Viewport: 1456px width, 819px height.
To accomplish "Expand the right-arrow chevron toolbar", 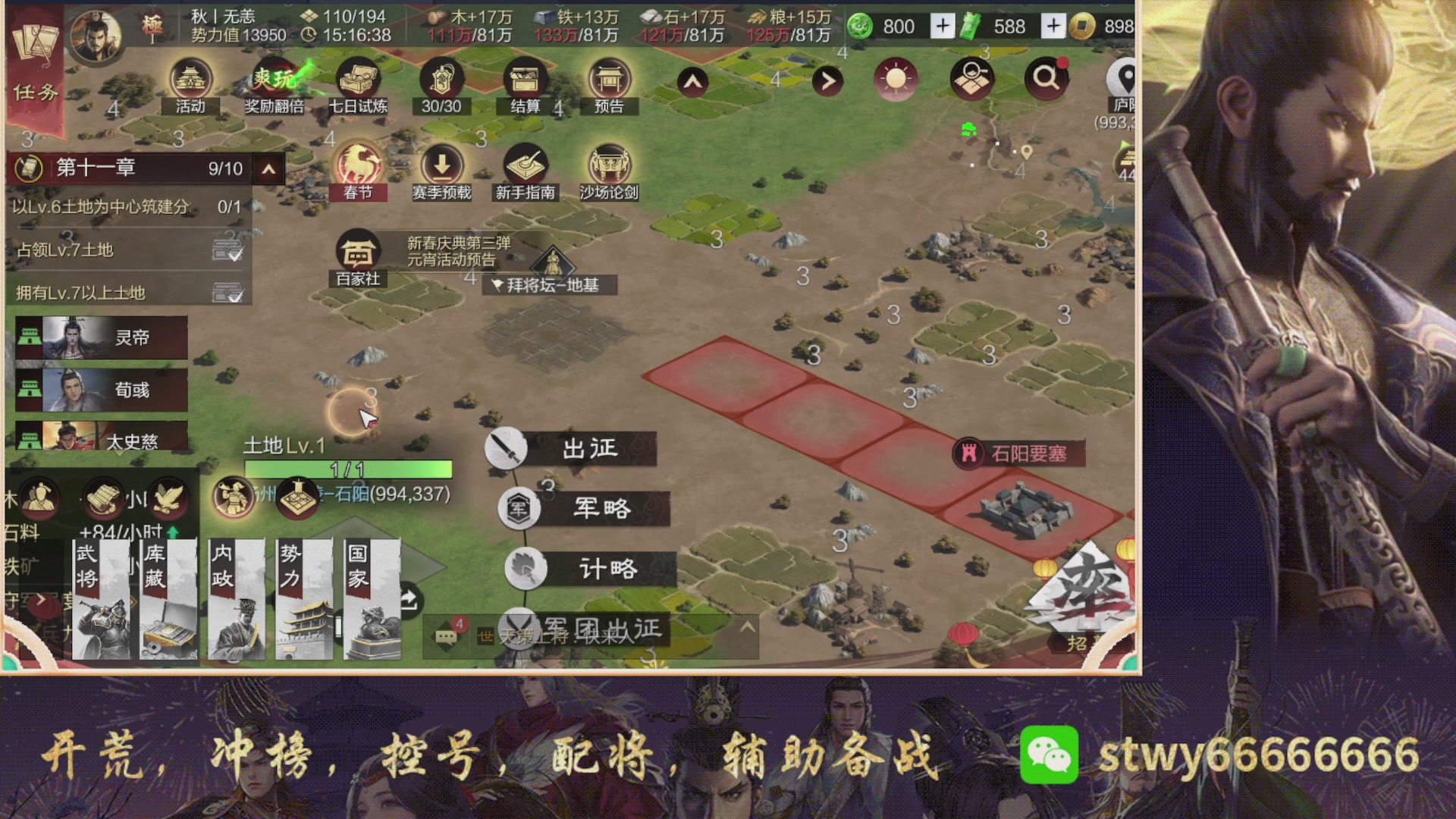I will 827,80.
